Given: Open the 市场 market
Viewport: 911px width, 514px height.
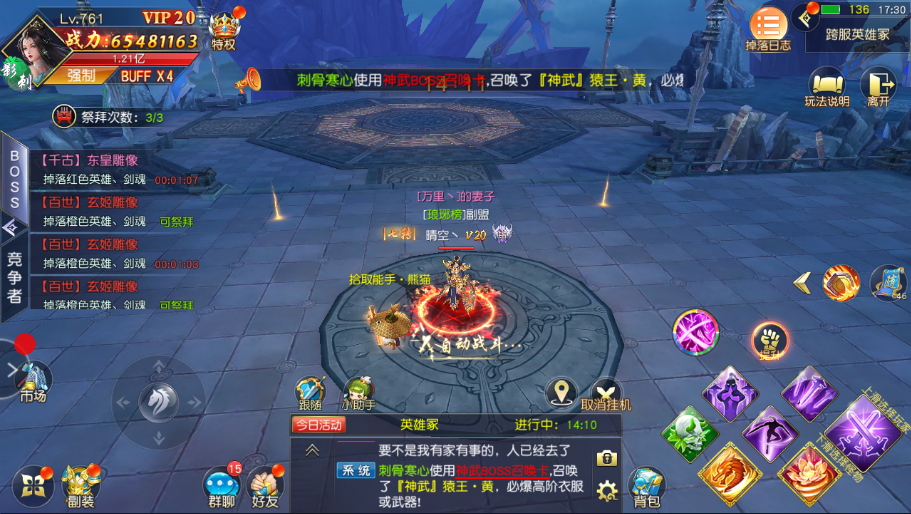Looking at the screenshot, I should point(32,381).
